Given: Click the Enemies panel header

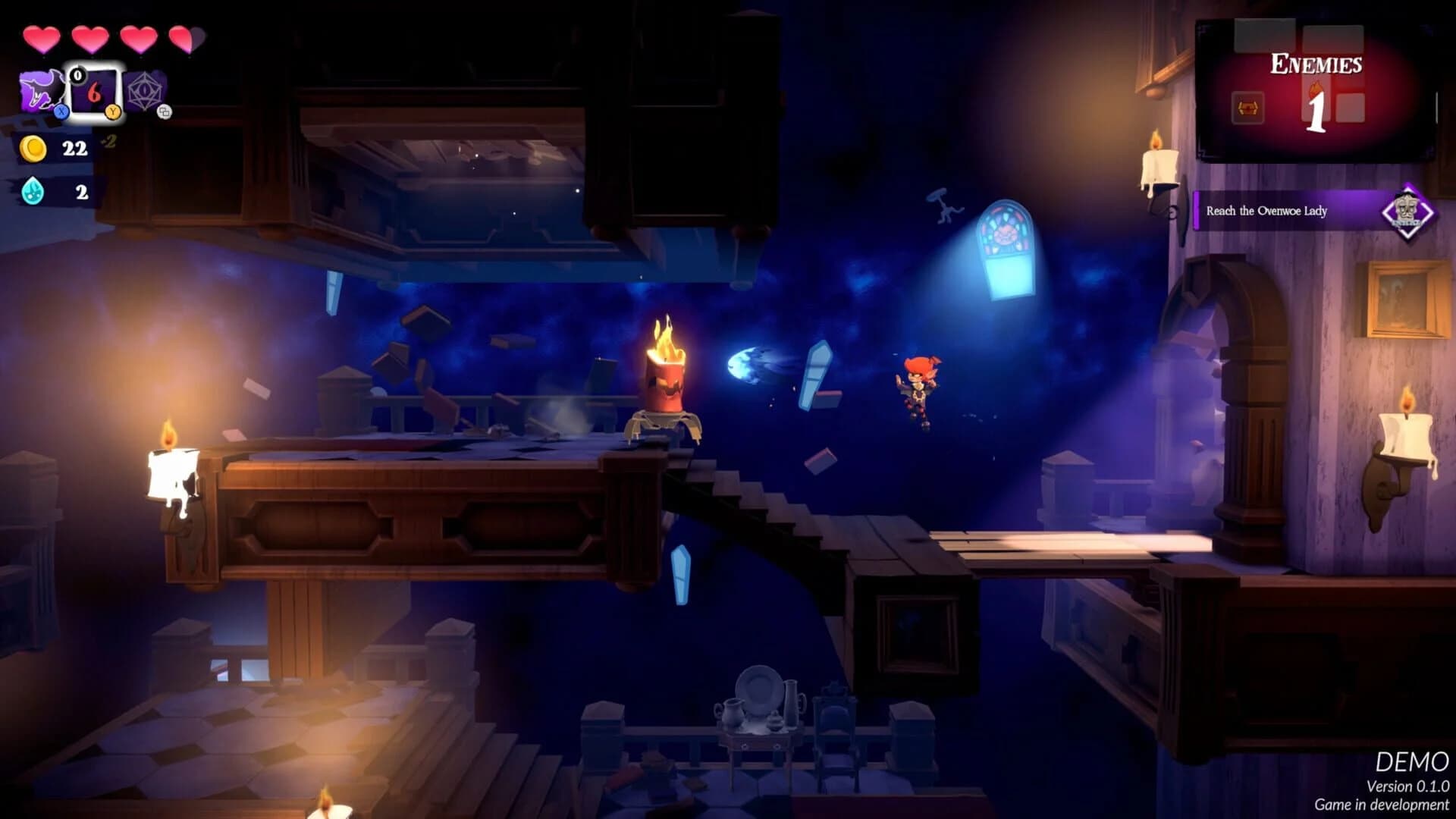Looking at the screenshot, I should [1316, 64].
